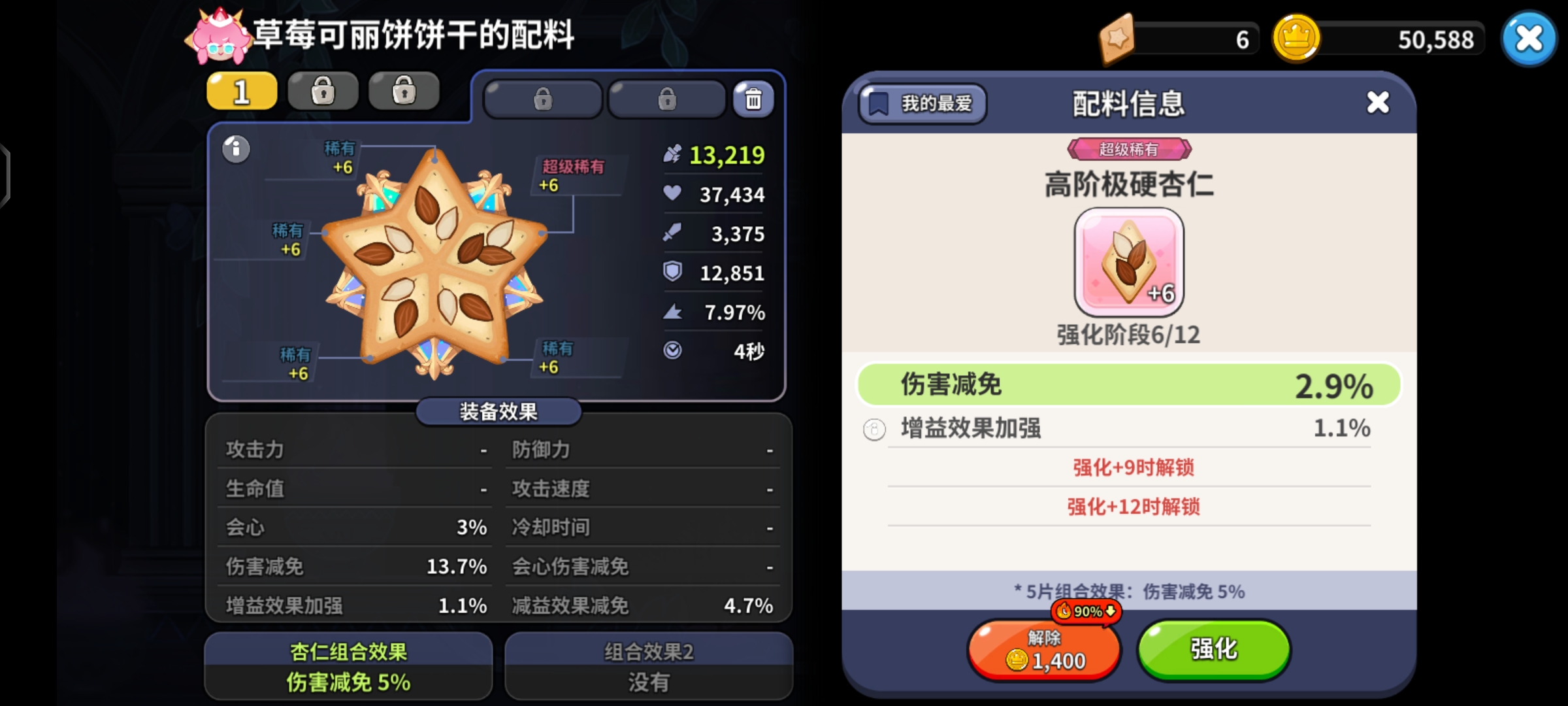Click the cooldown clock icon showing 4秒

tap(673, 351)
